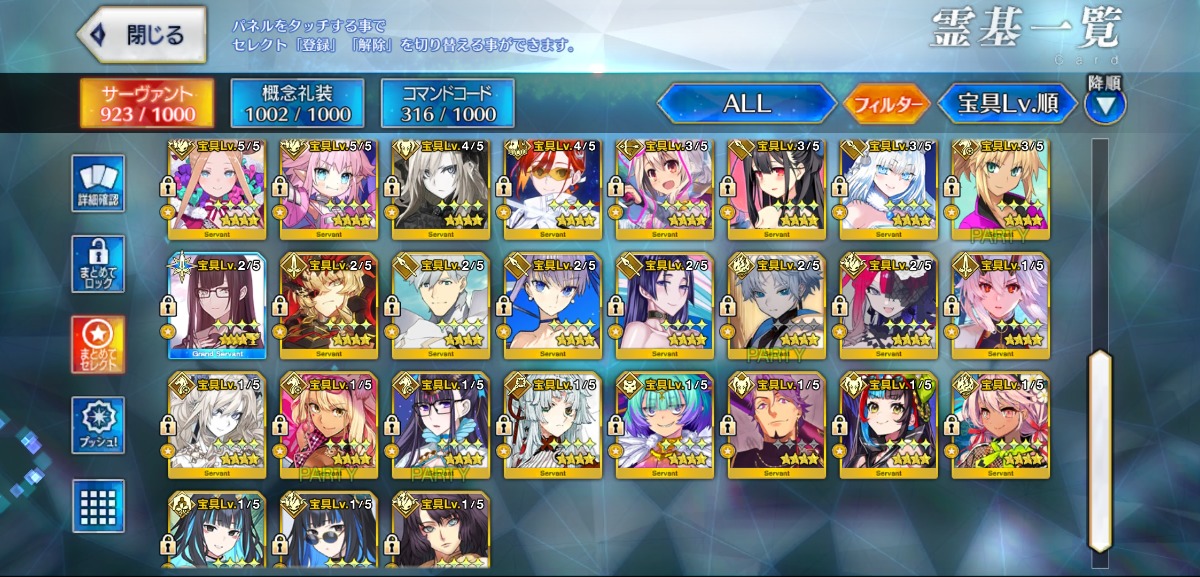Viewport: 1200px width, 577px height.
Task: Close the card list with 閉じる
Action: 141,36
